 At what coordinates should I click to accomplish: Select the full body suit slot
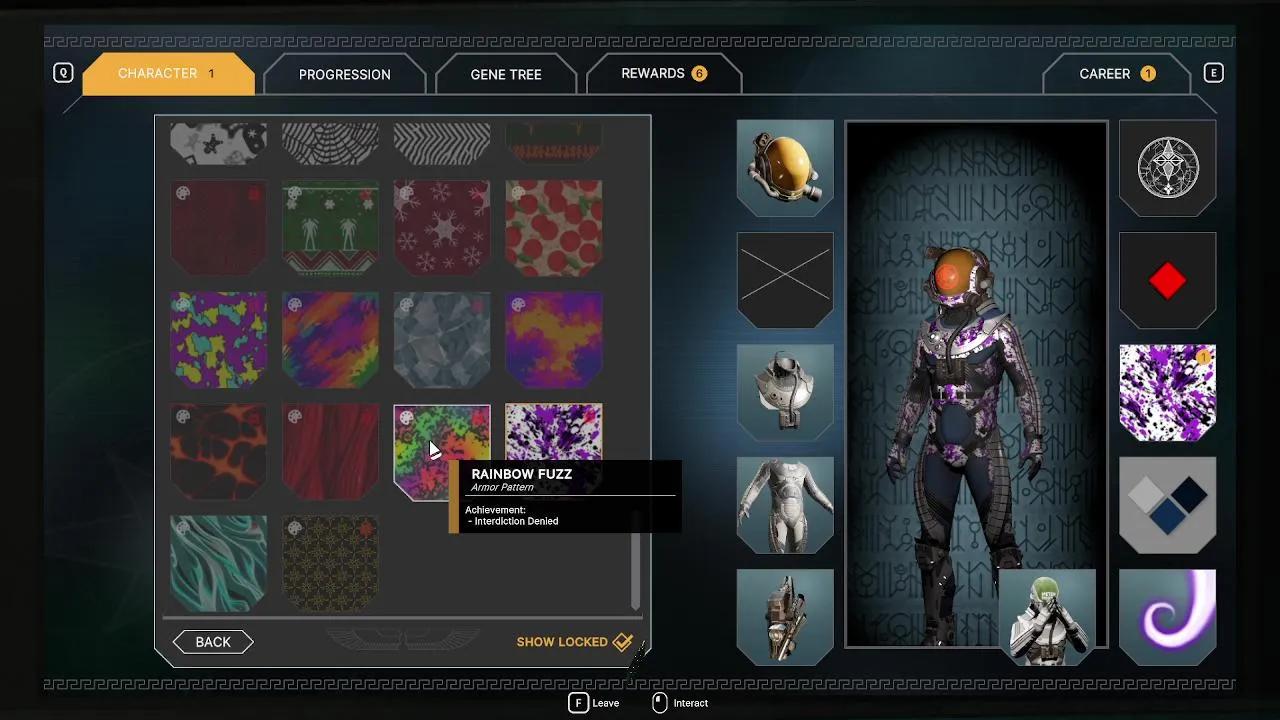tap(785, 505)
